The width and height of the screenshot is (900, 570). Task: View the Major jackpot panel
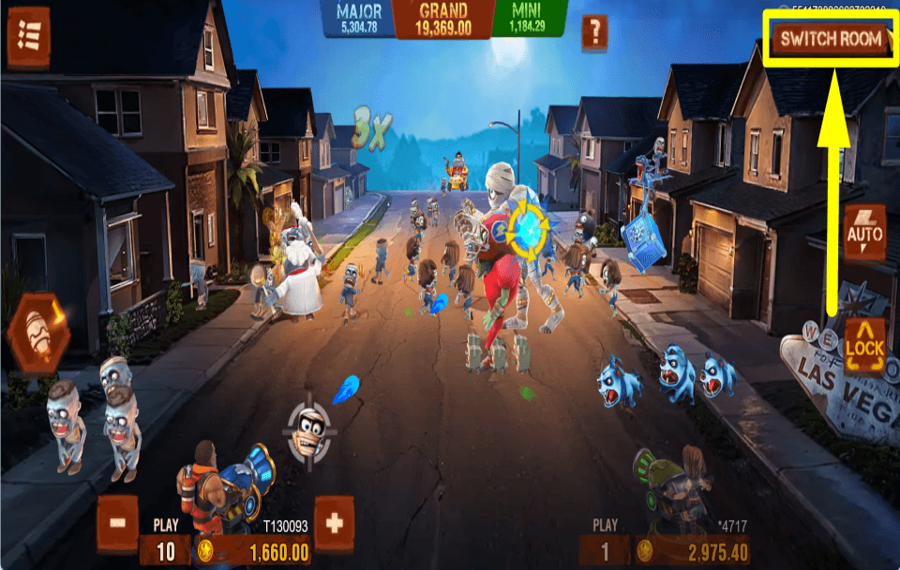(x=359, y=19)
